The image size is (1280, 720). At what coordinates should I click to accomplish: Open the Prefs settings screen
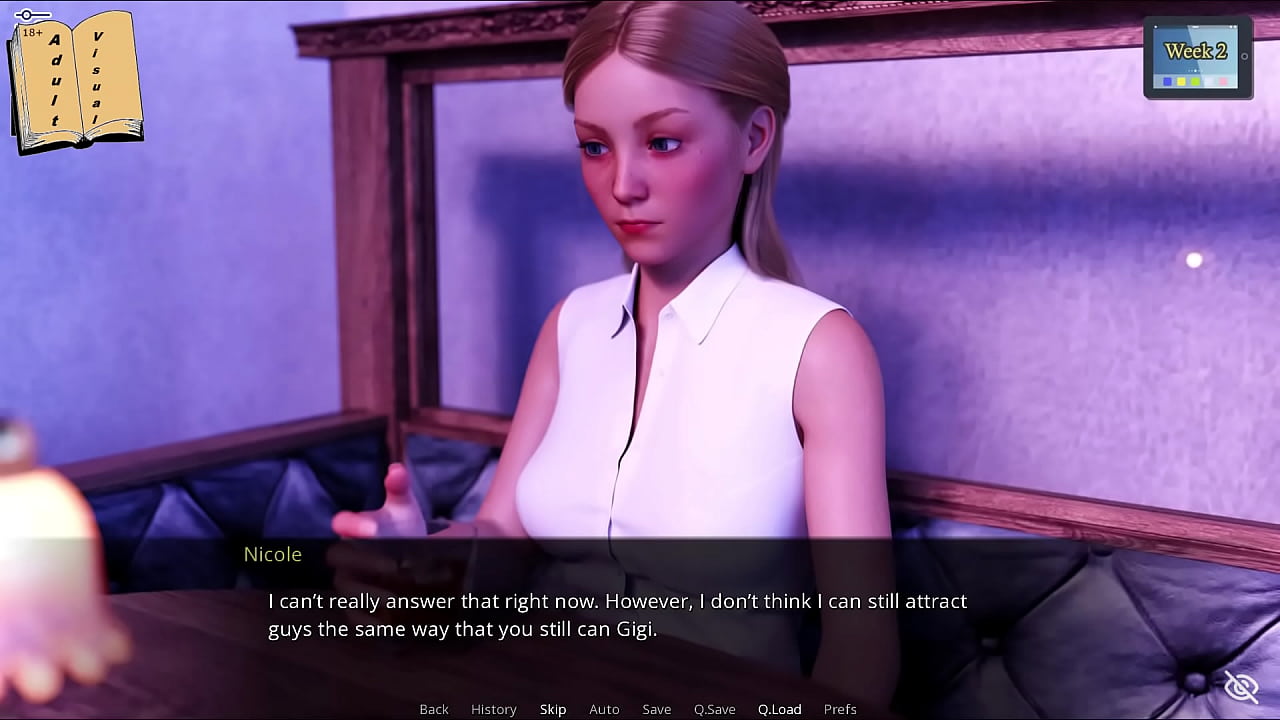coord(840,709)
